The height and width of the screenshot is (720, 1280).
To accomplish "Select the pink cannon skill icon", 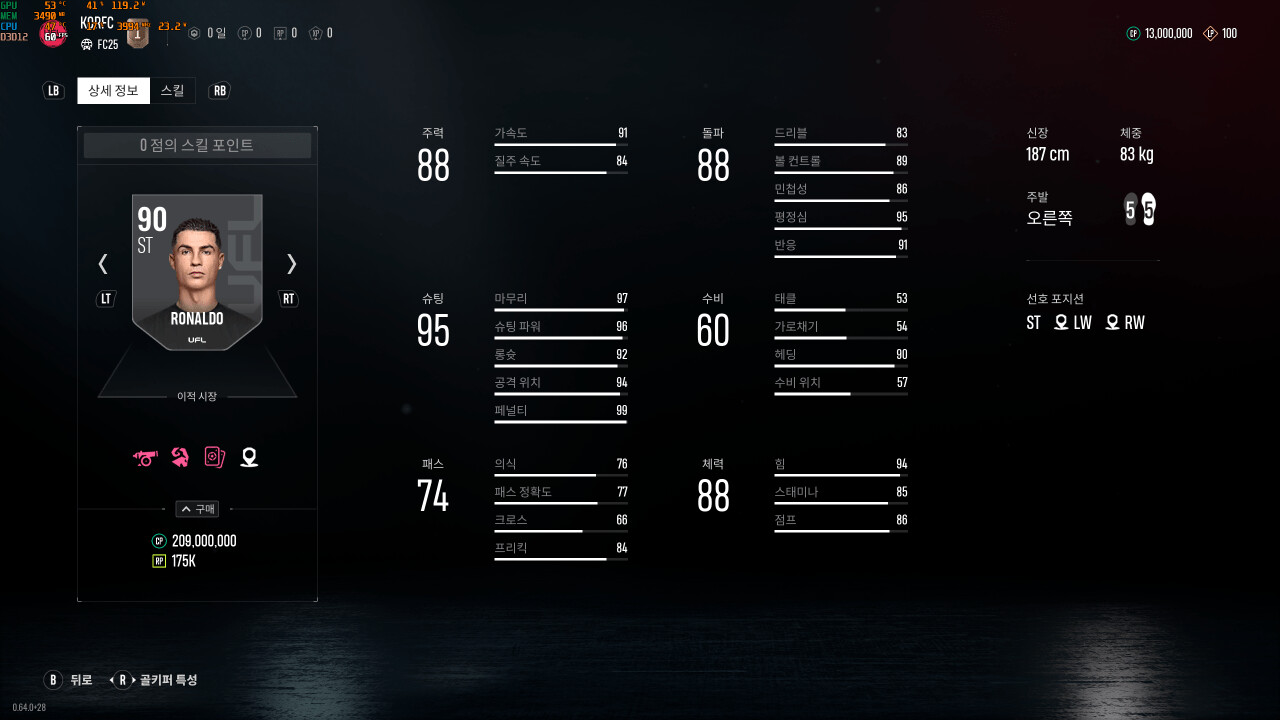I will (x=146, y=457).
